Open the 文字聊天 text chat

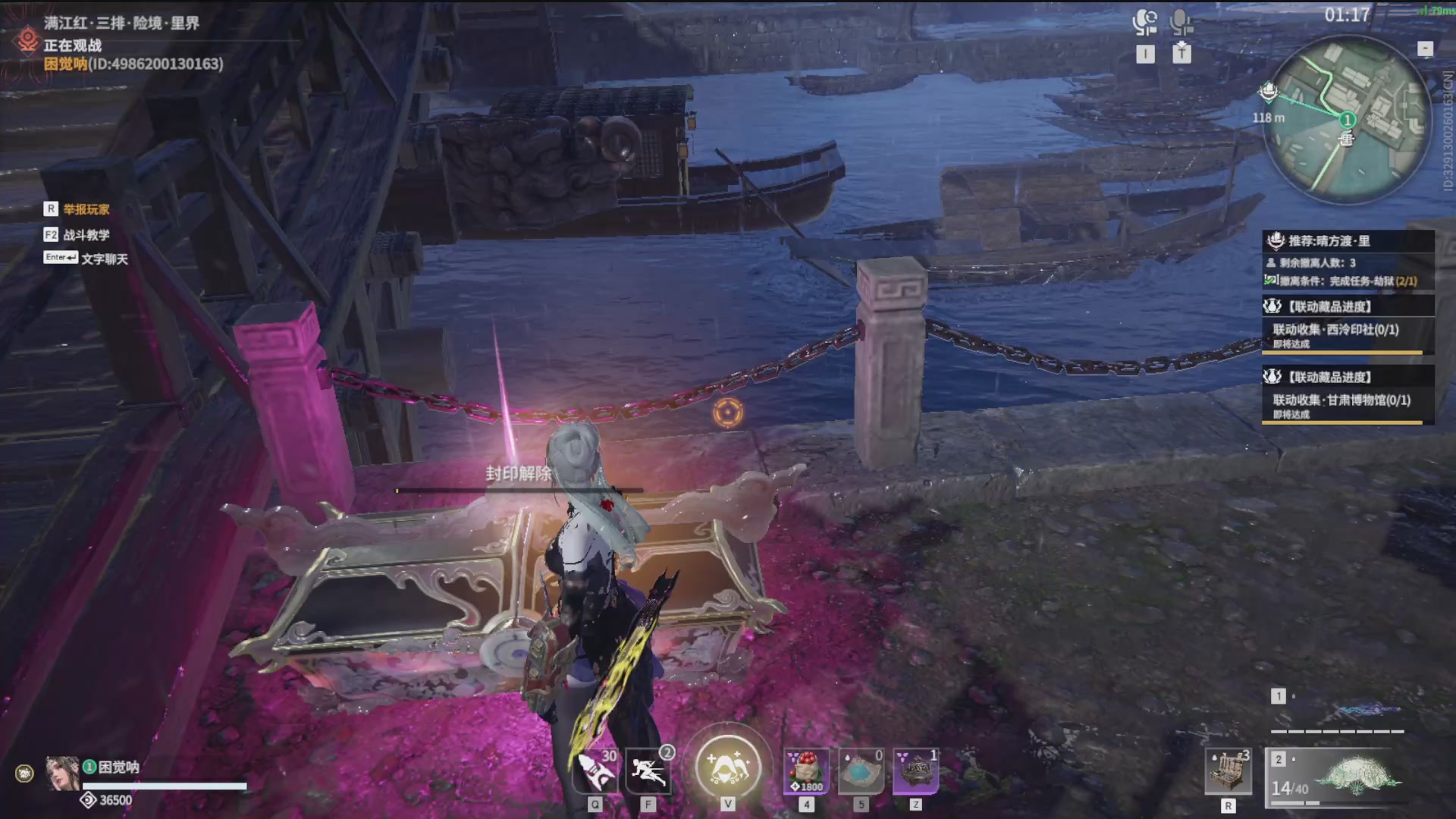click(x=104, y=259)
